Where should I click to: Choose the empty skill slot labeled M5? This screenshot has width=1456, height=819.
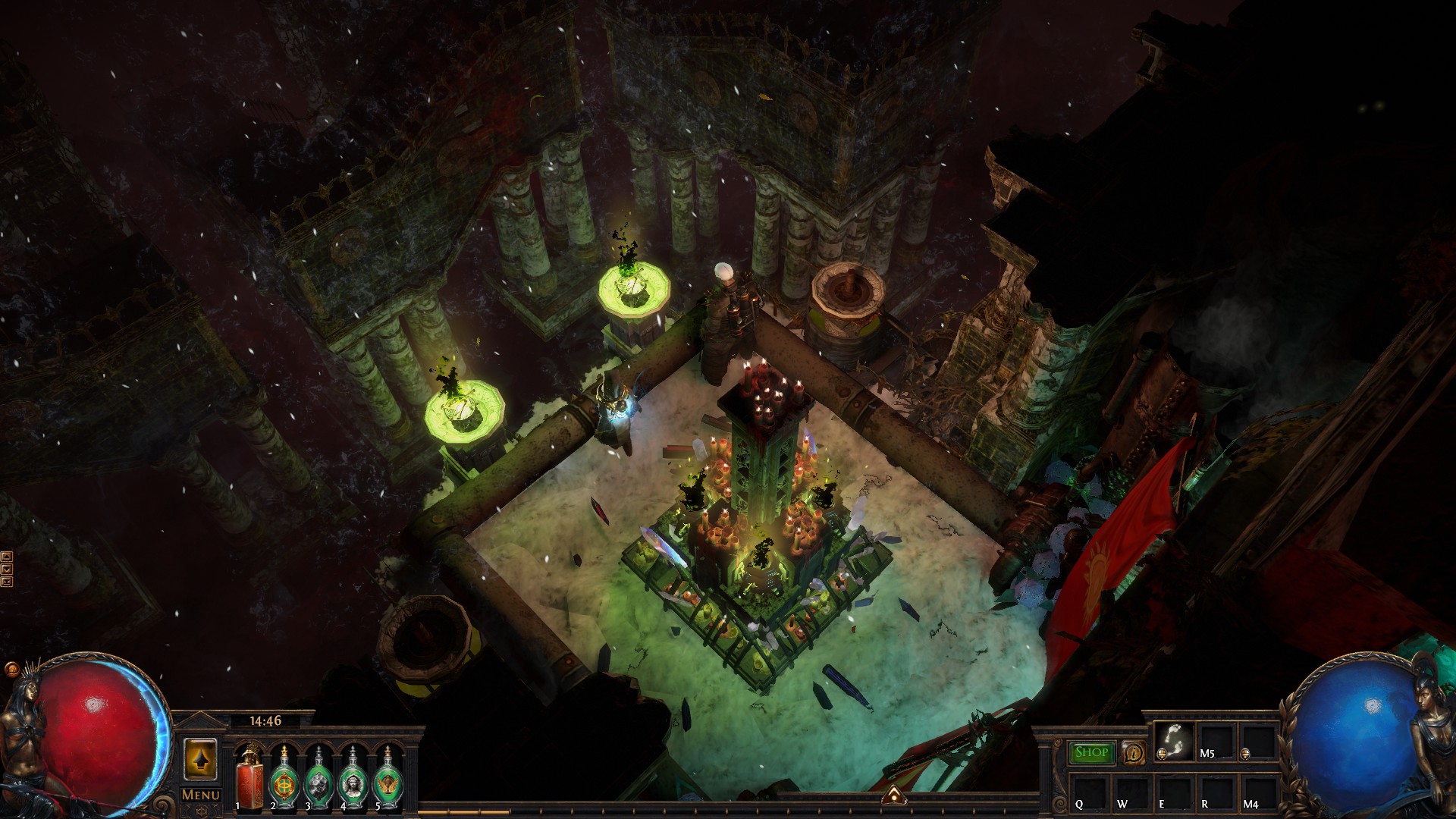click(1216, 741)
